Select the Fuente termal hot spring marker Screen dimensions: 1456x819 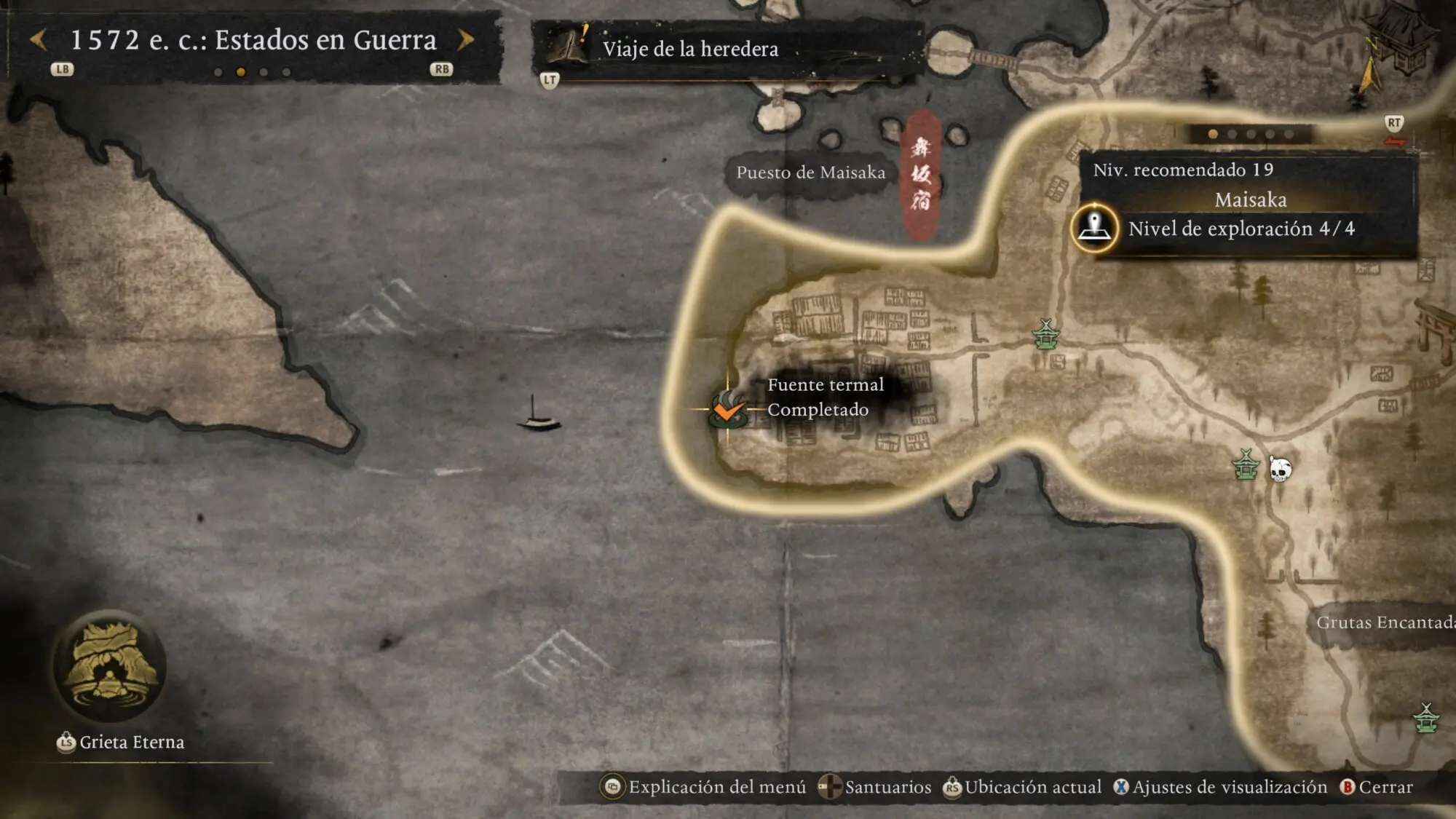(727, 410)
